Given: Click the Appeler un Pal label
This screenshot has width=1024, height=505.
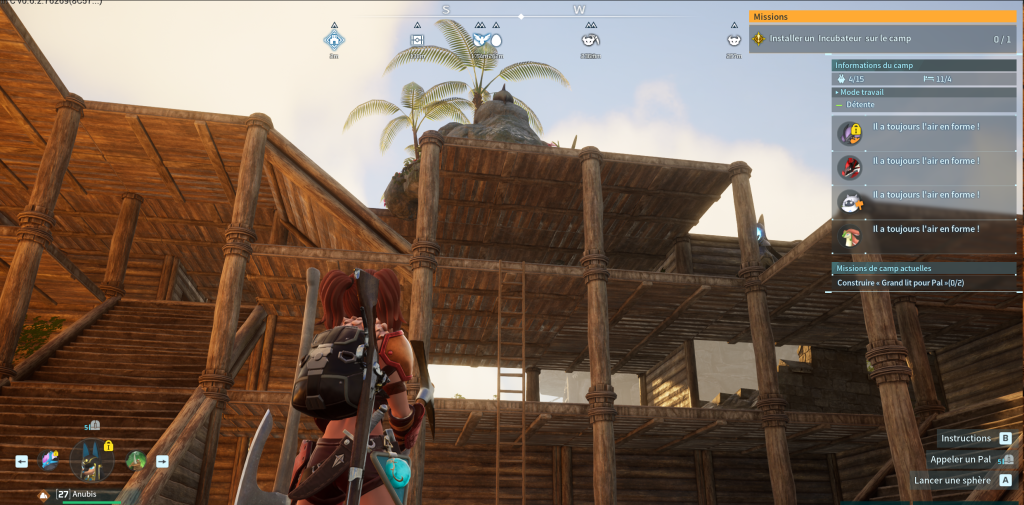Looking at the screenshot, I should 959,459.
